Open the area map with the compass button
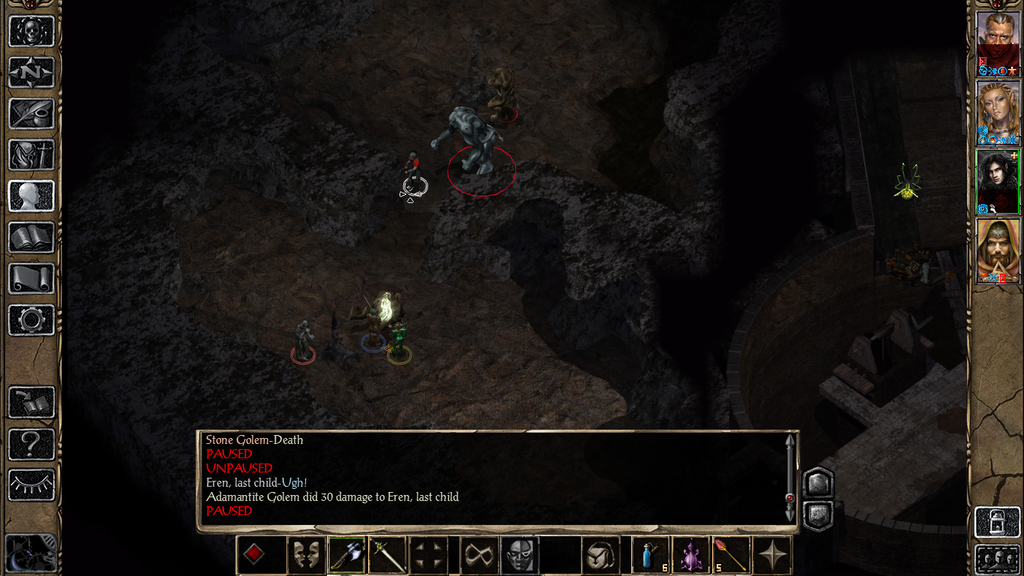Viewport: 1024px width, 576px height. [x=31, y=72]
